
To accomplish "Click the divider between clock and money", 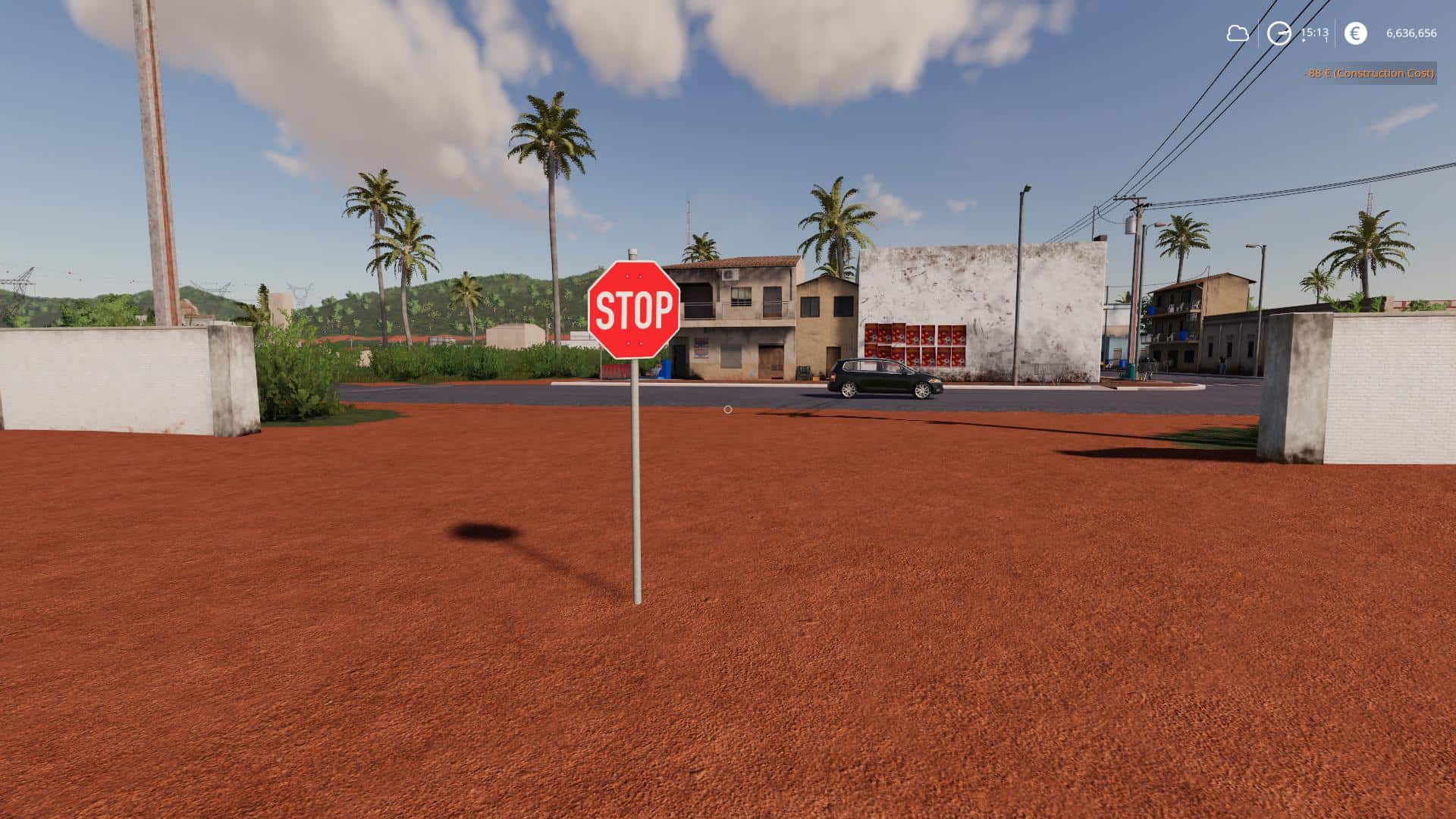I will coord(1335,33).
